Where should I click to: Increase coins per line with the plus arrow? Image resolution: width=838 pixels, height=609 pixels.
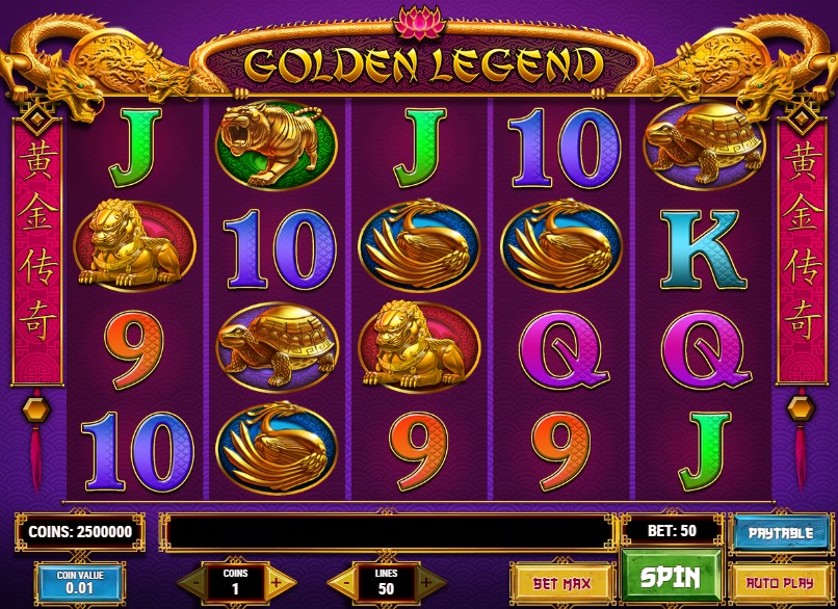(279, 581)
